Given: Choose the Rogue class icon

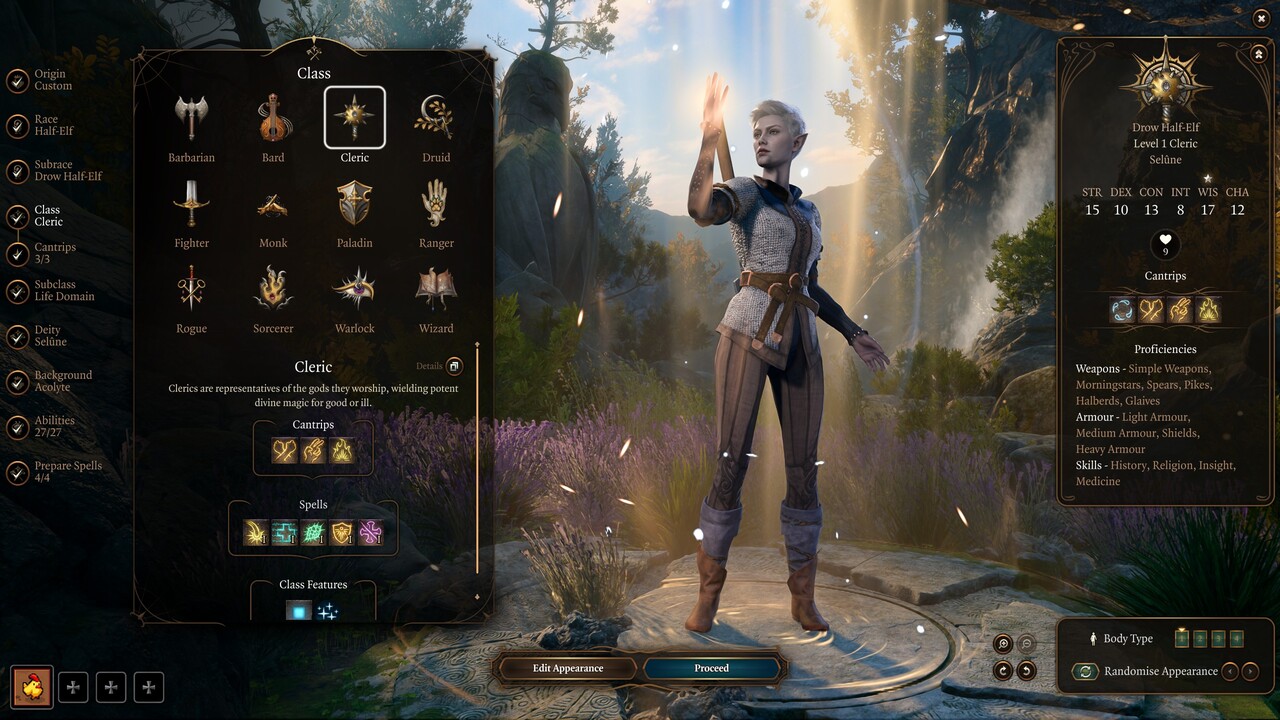Looking at the screenshot, I should tap(191, 290).
